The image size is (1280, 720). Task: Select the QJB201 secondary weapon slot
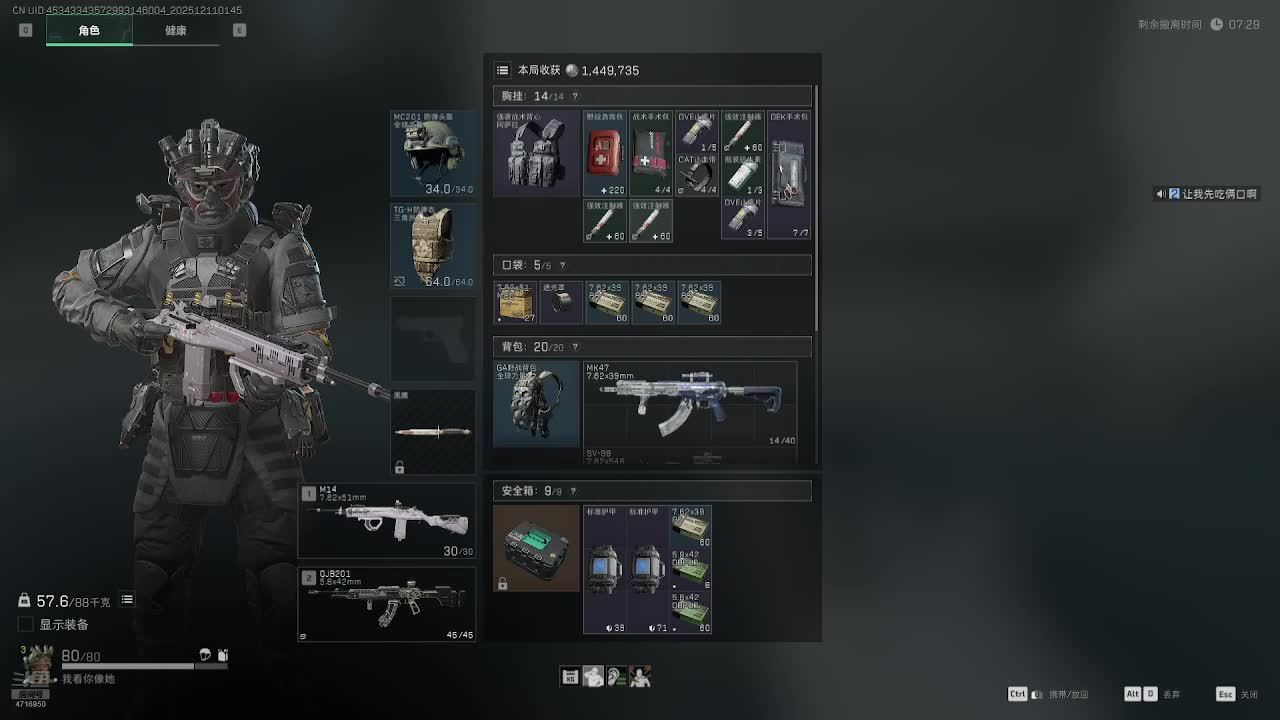tap(387, 605)
